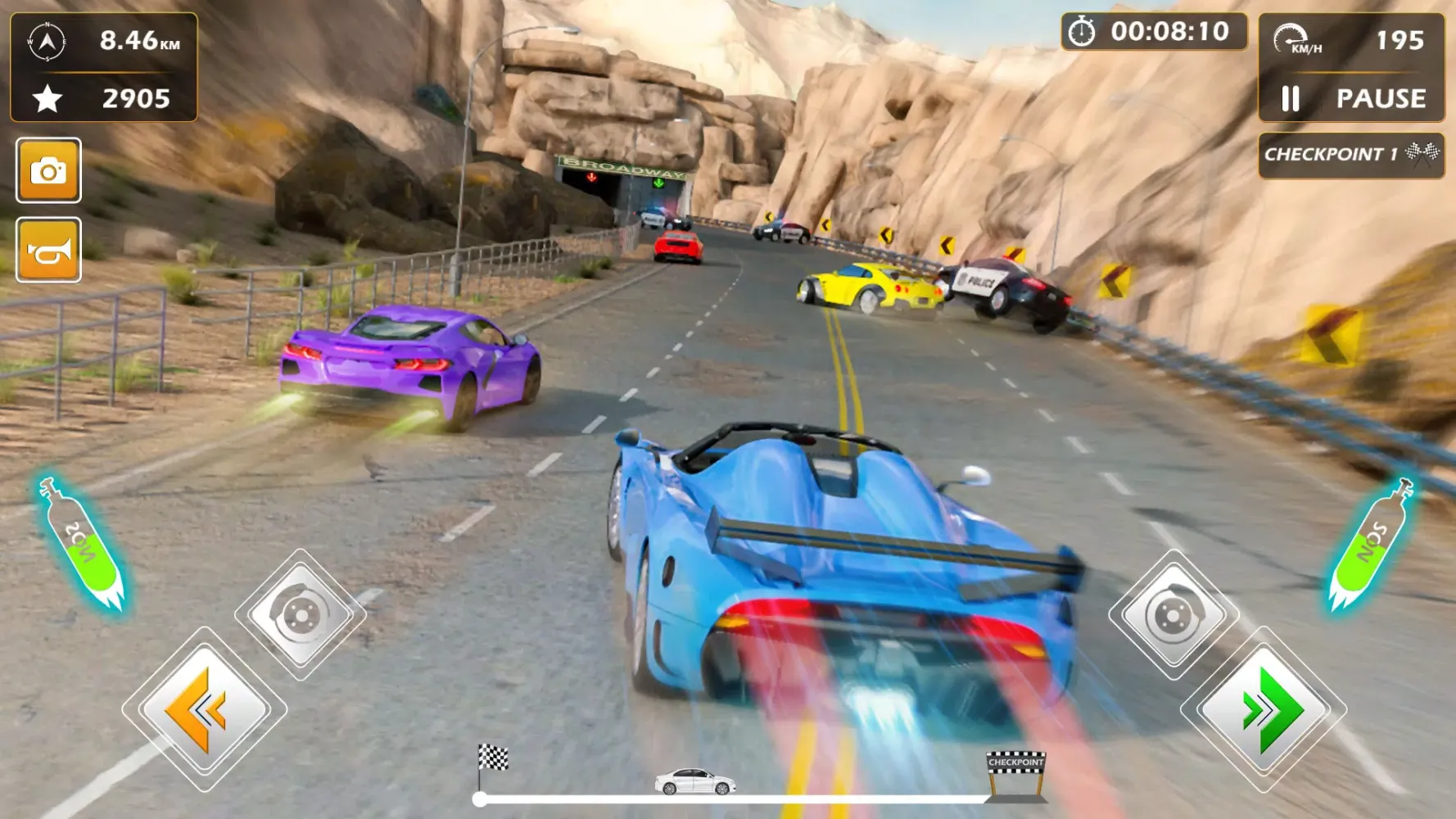Tap the stopwatch icon beside race timer

1083,33
